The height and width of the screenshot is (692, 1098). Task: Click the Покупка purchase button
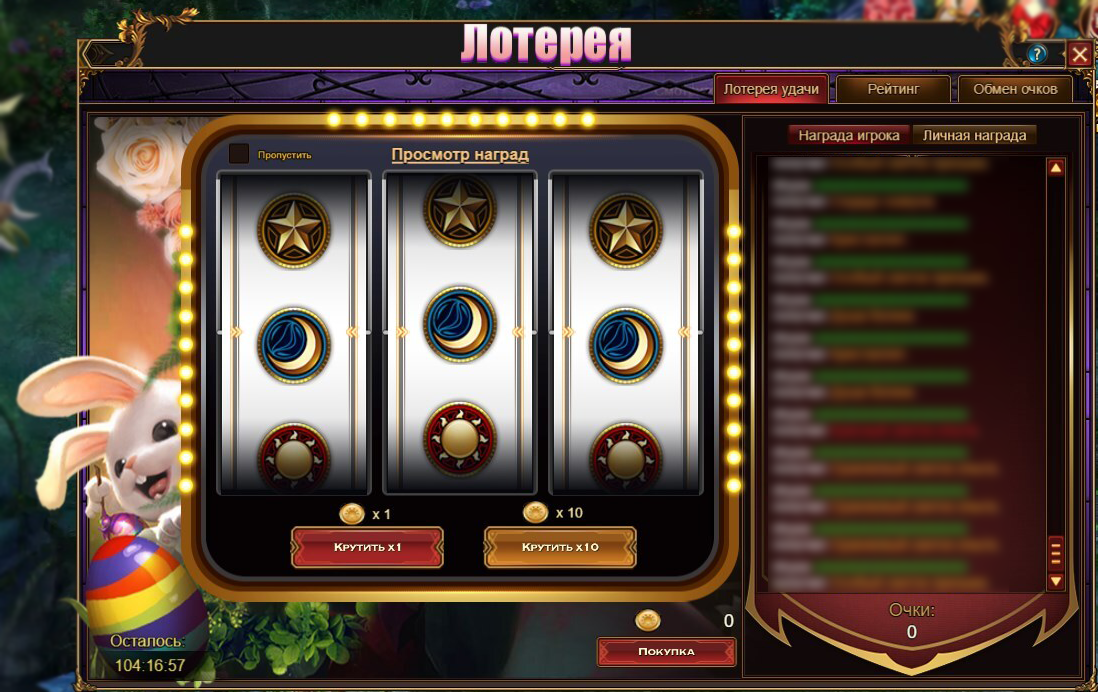click(x=666, y=652)
